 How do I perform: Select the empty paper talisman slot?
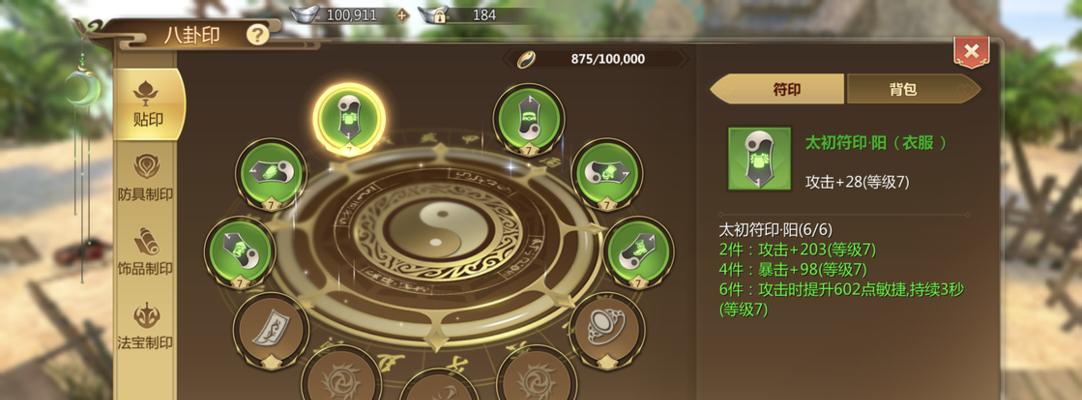click(x=270, y=327)
